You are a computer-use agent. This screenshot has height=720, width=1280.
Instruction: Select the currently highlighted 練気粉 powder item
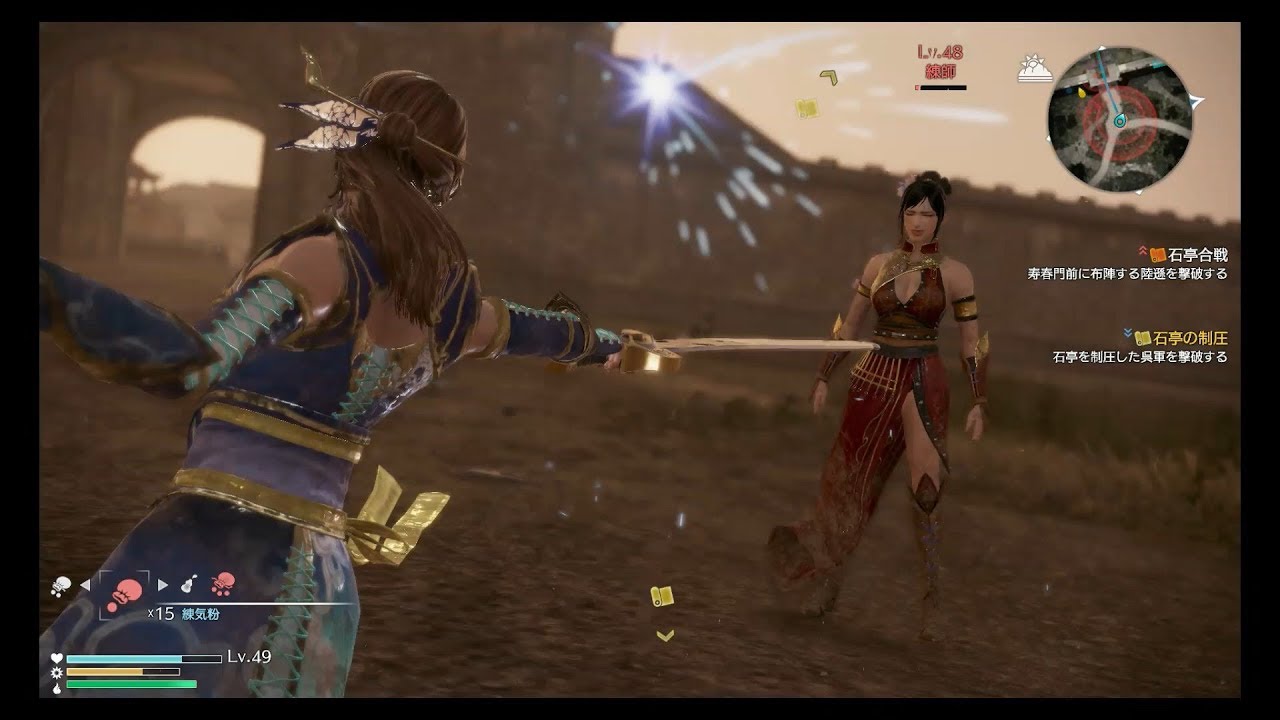tap(125, 592)
